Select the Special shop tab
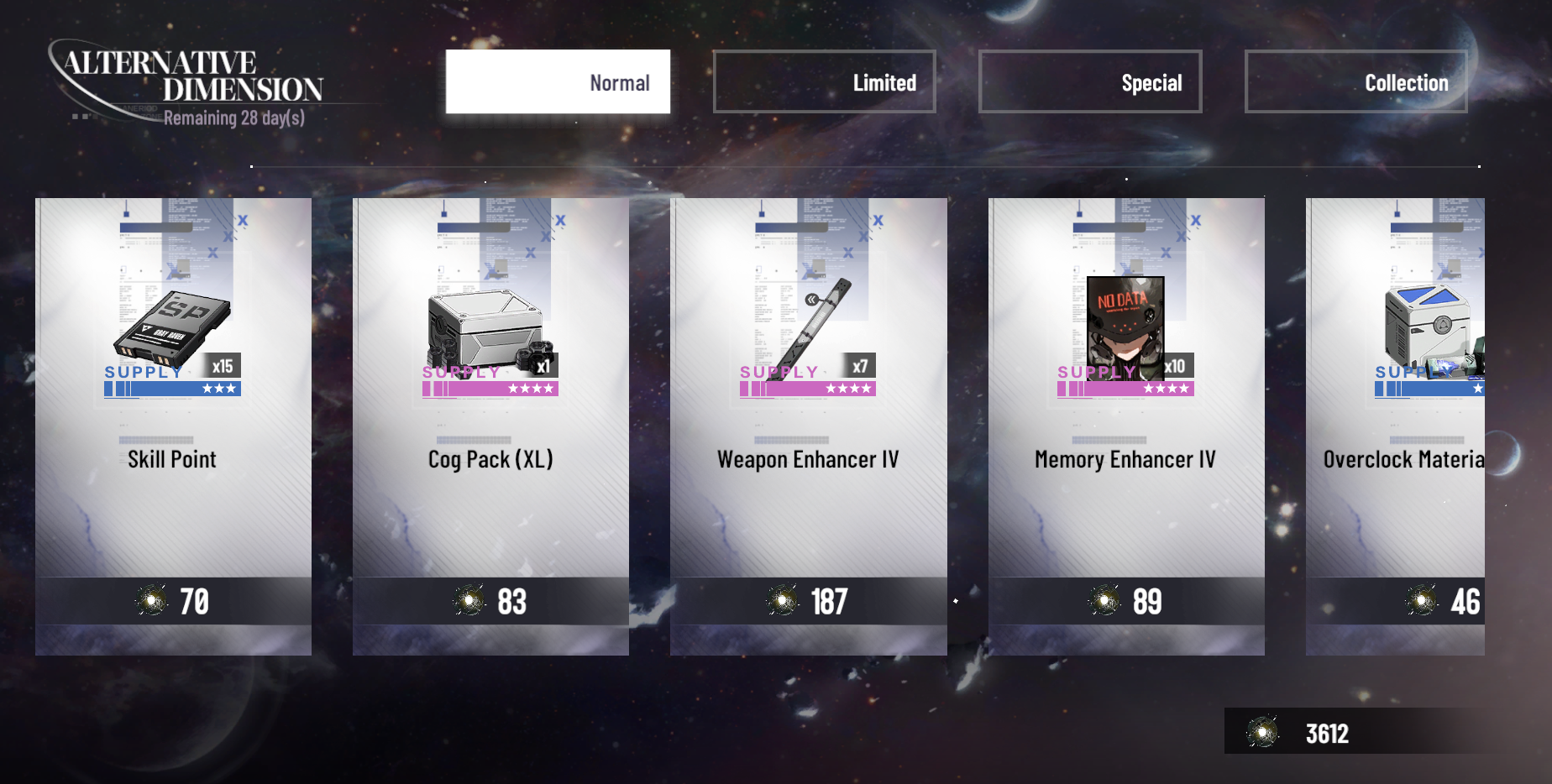 pyautogui.click(x=1090, y=81)
